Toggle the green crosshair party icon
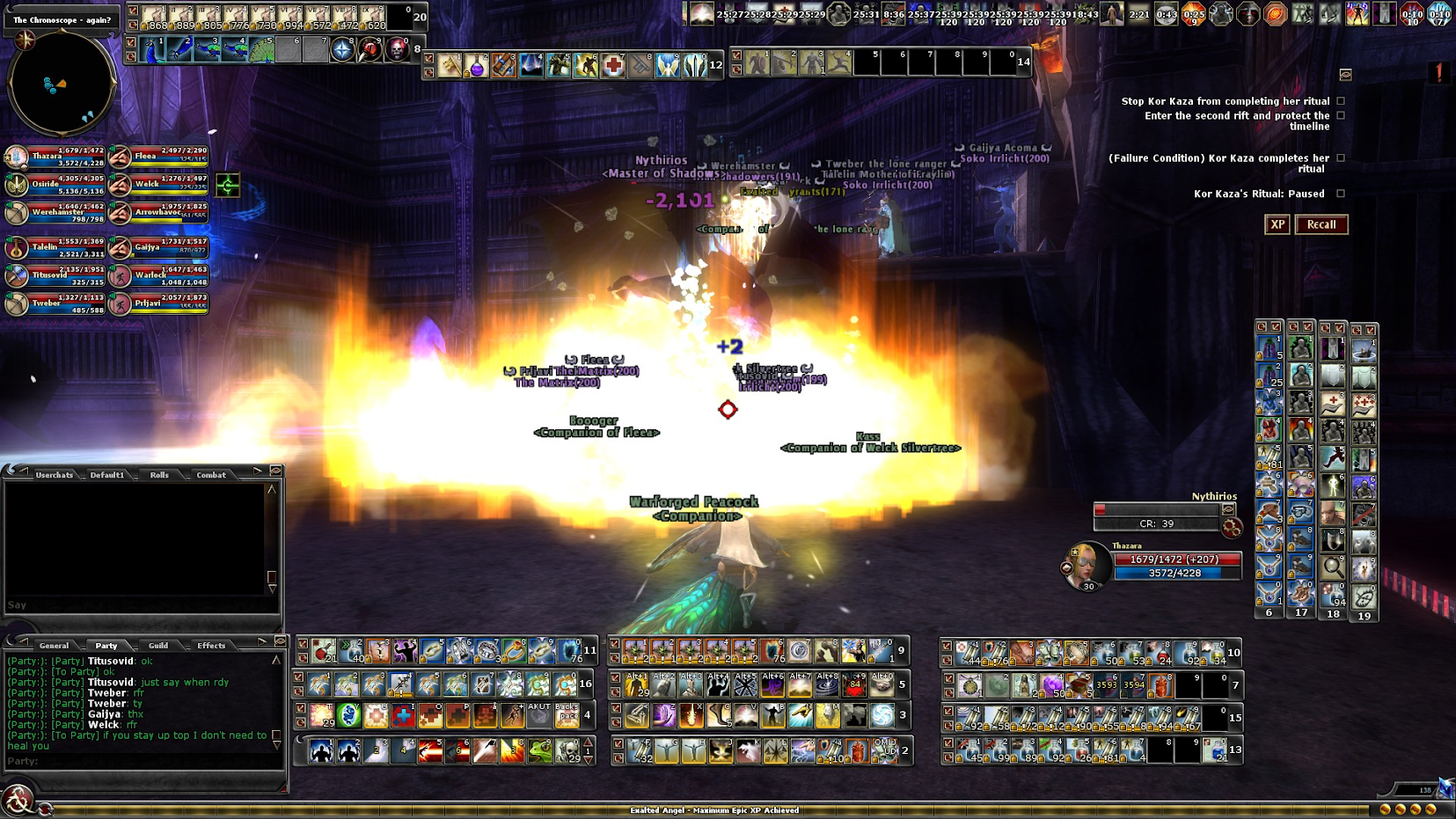Viewport: 1456px width, 819px height. (228, 185)
